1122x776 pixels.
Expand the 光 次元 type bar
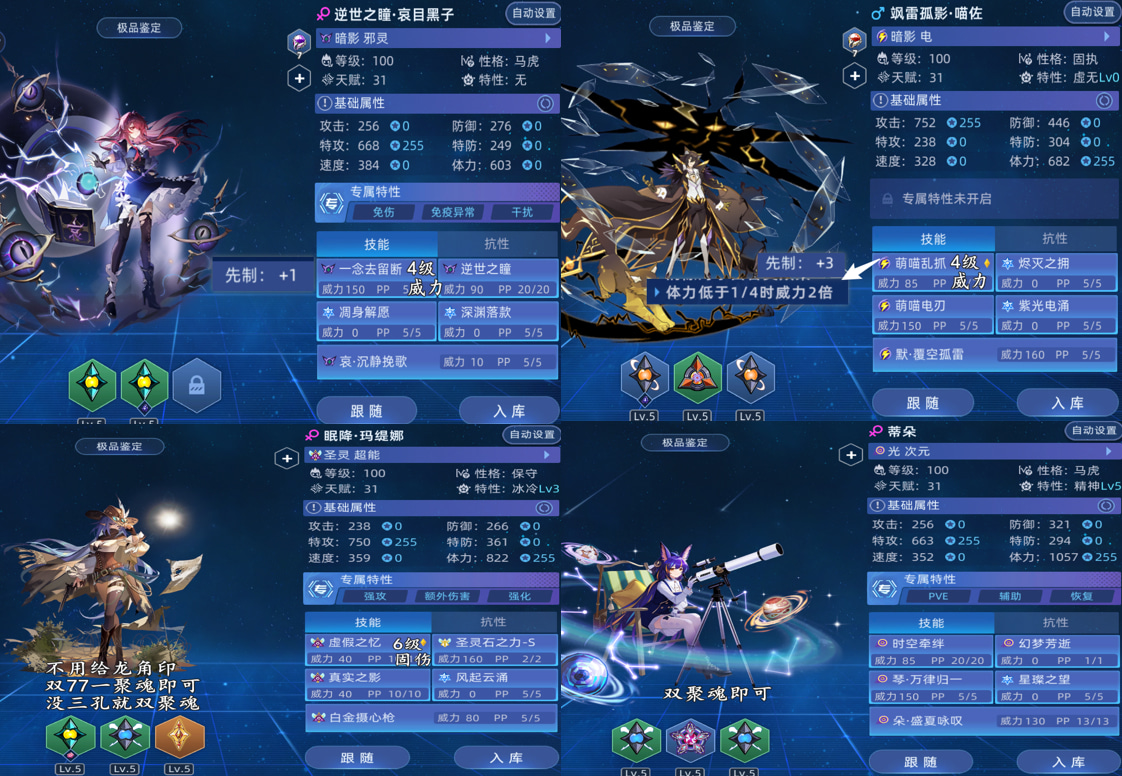(x=993, y=451)
